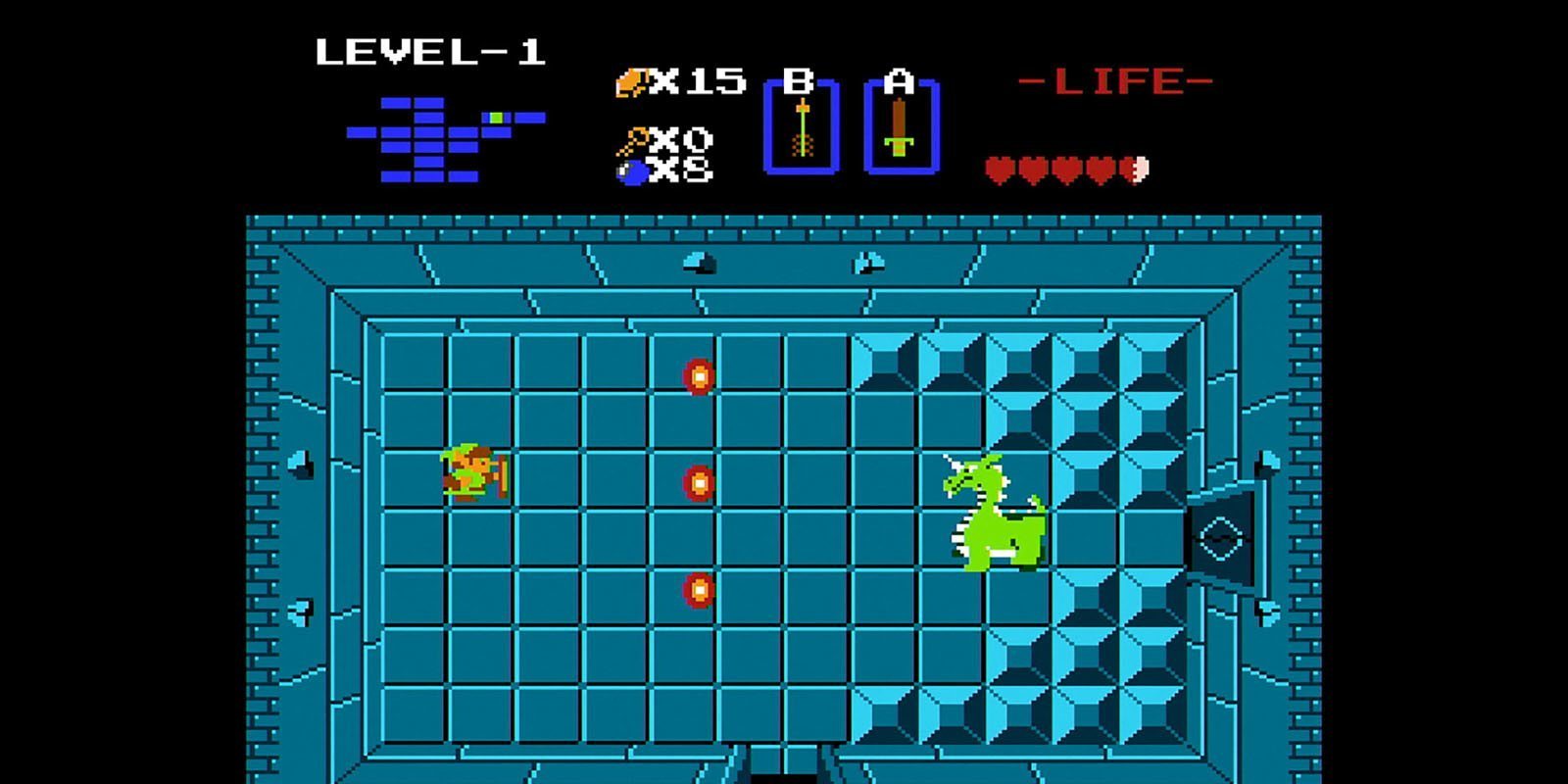The image size is (1568, 784).
Task: Click the arrow icon in the B slot
Action: point(802,127)
